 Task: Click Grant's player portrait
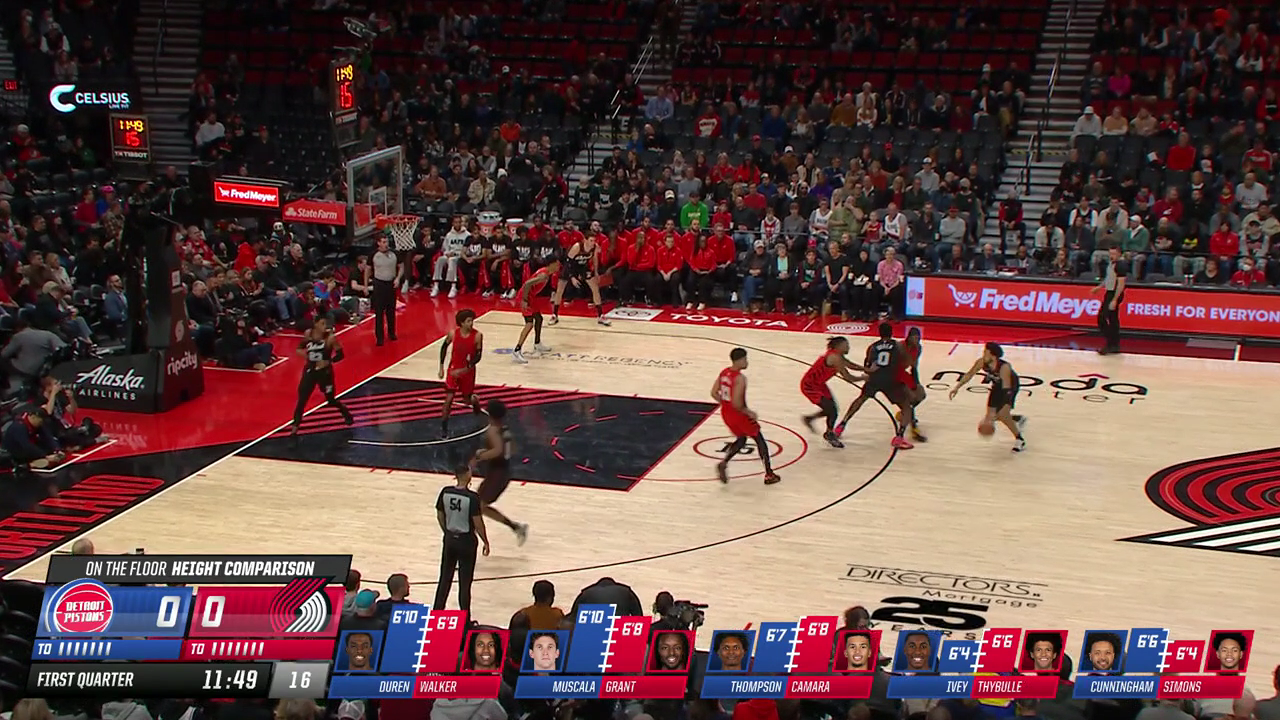[671, 651]
